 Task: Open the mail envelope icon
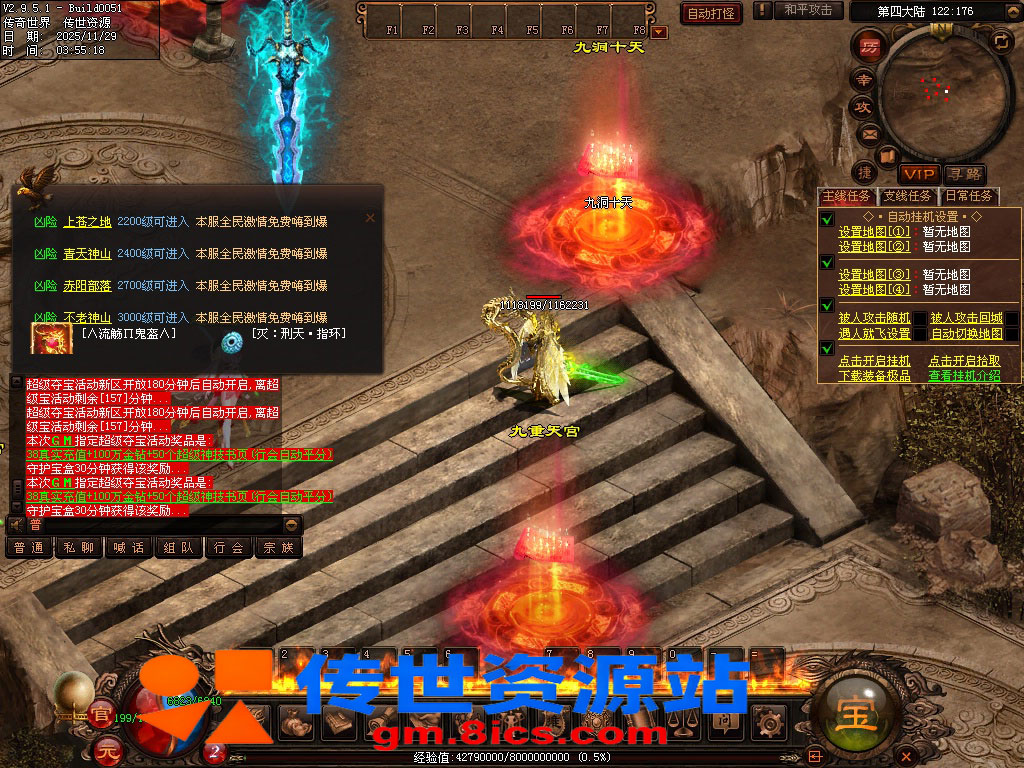click(868, 133)
